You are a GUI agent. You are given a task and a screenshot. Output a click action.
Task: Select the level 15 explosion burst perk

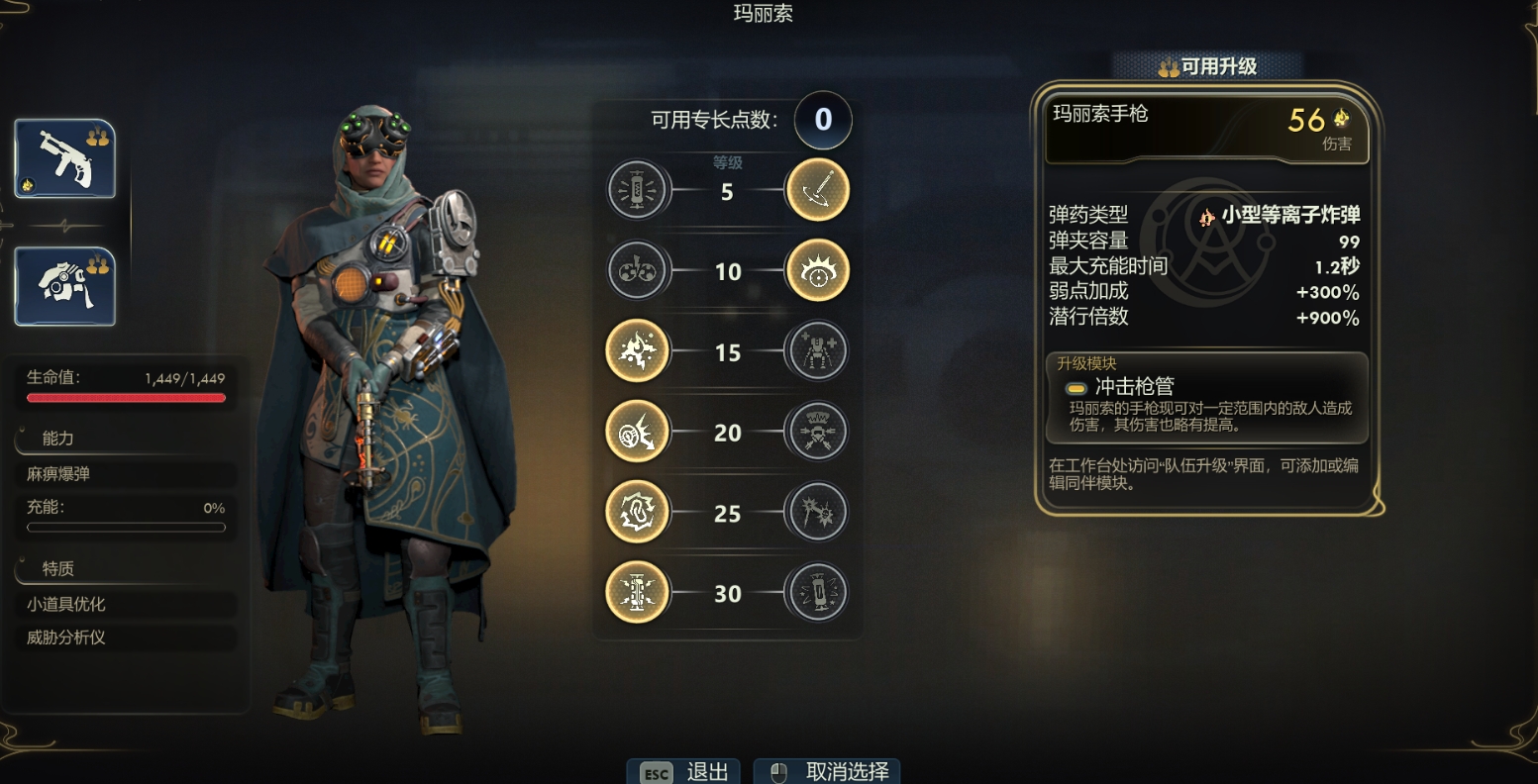(x=637, y=351)
